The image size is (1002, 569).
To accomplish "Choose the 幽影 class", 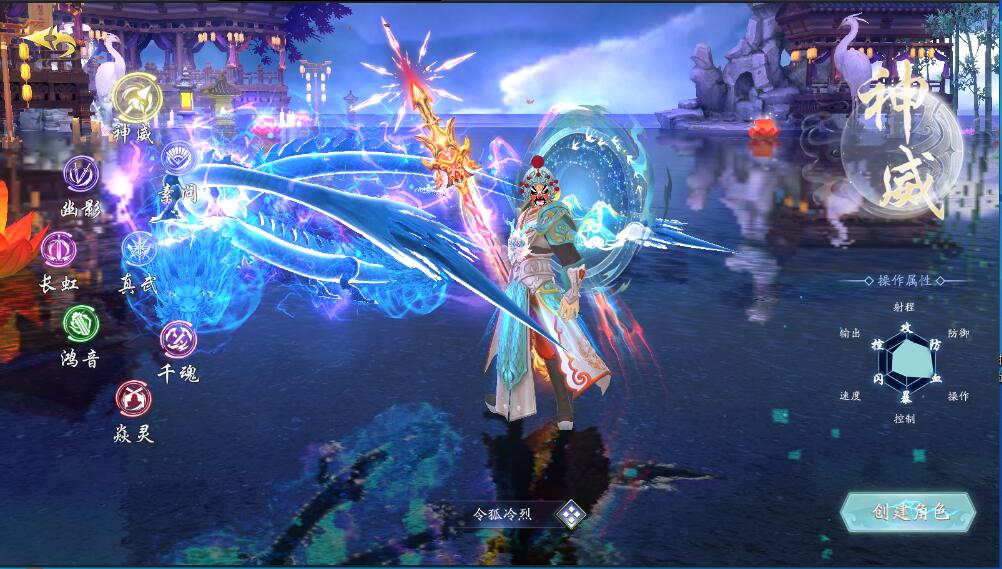I will pos(81,174).
